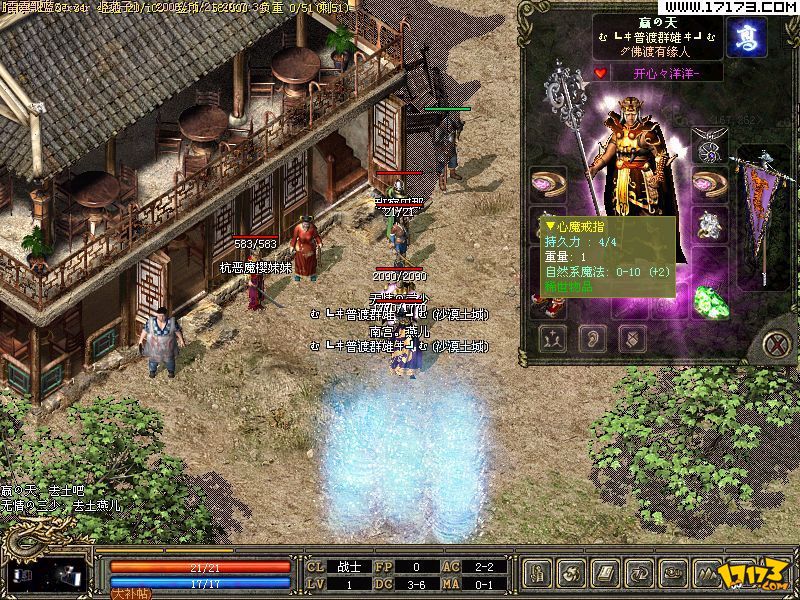Click the looping arrows button on bottom bar
This screenshot has height=600, width=800.
[x=637, y=574]
